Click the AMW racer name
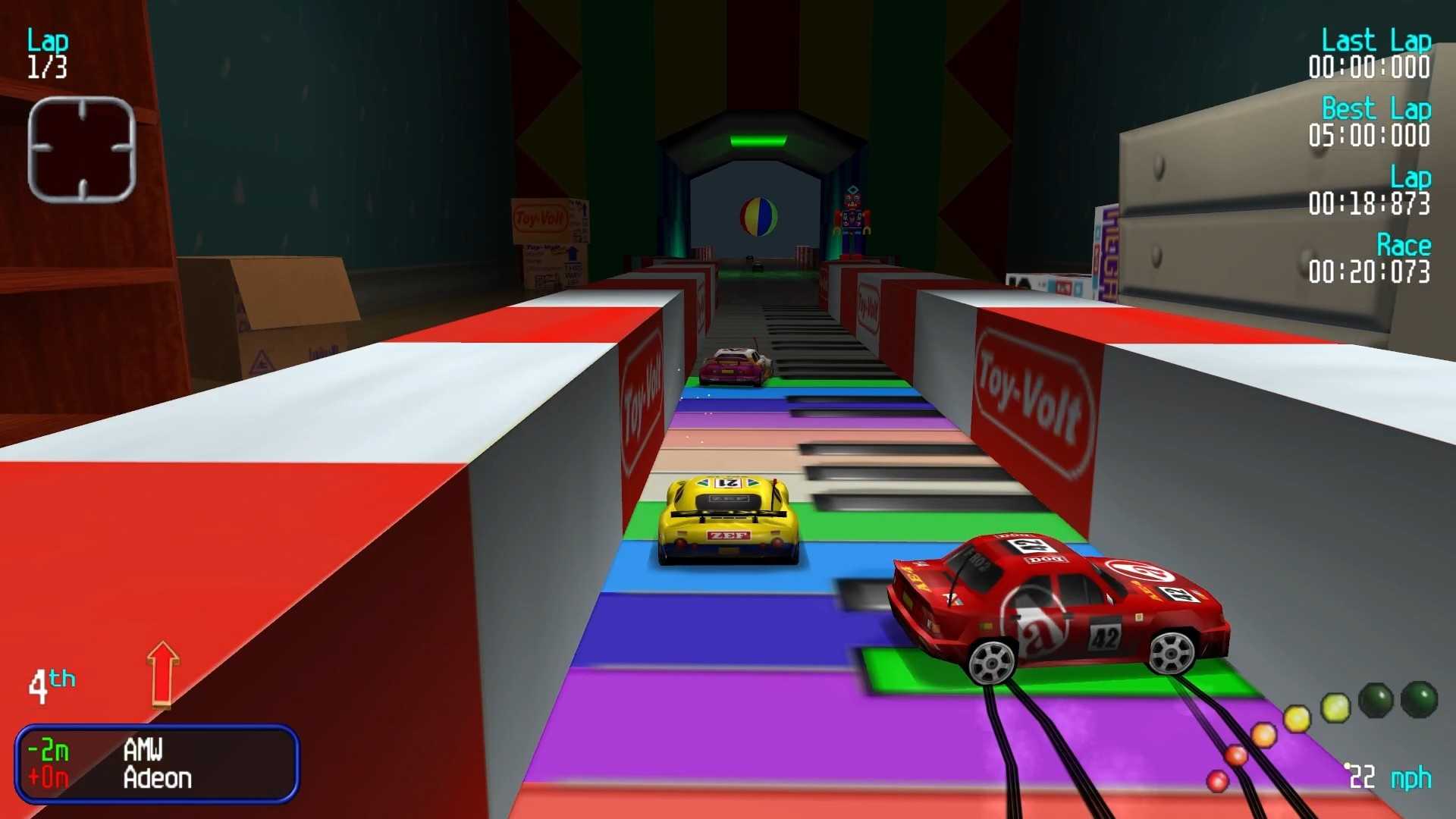Viewport: 1456px width, 819px height. [x=143, y=749]
